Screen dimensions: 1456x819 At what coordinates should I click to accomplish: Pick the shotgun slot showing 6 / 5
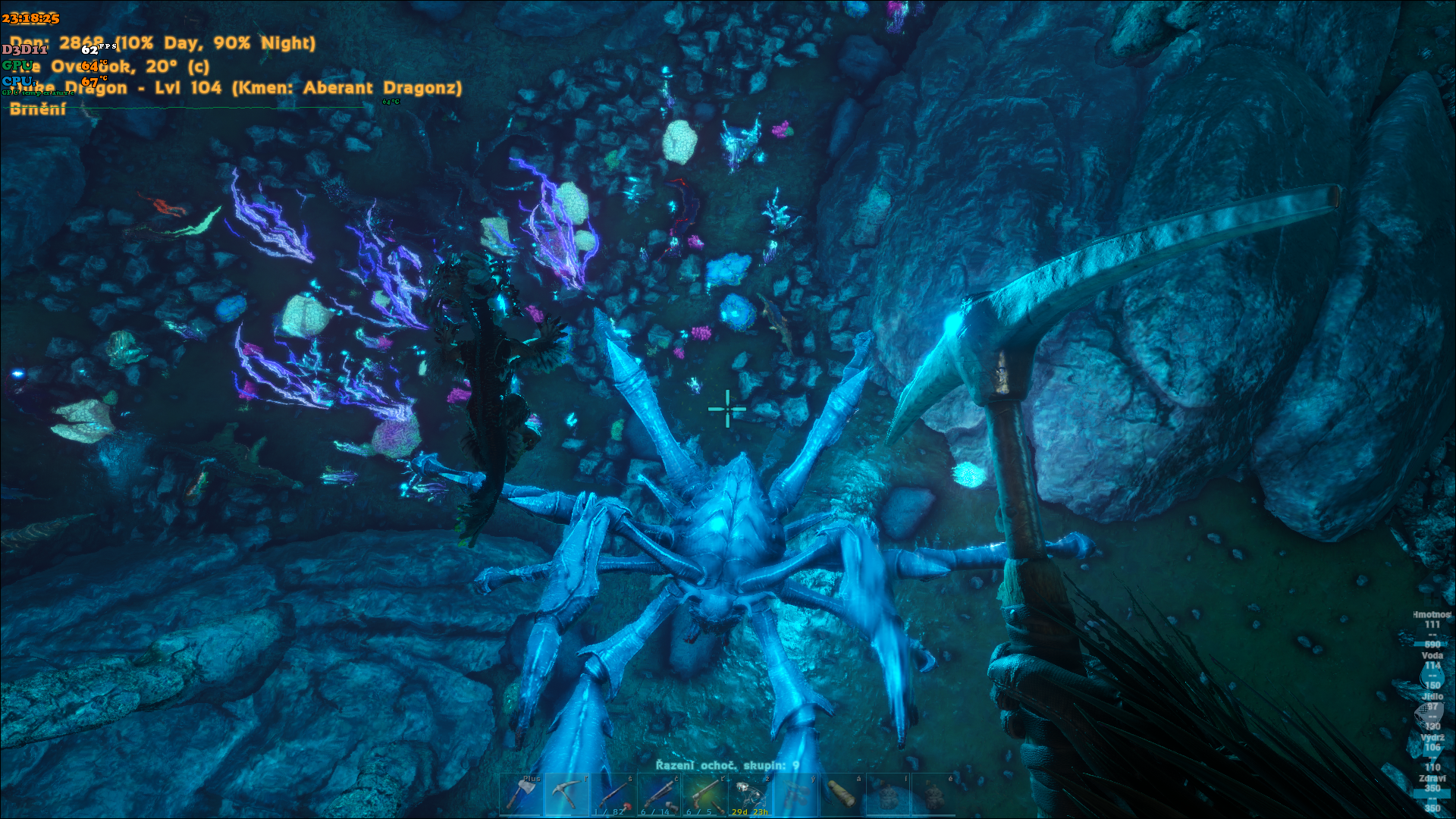(704, 794)
